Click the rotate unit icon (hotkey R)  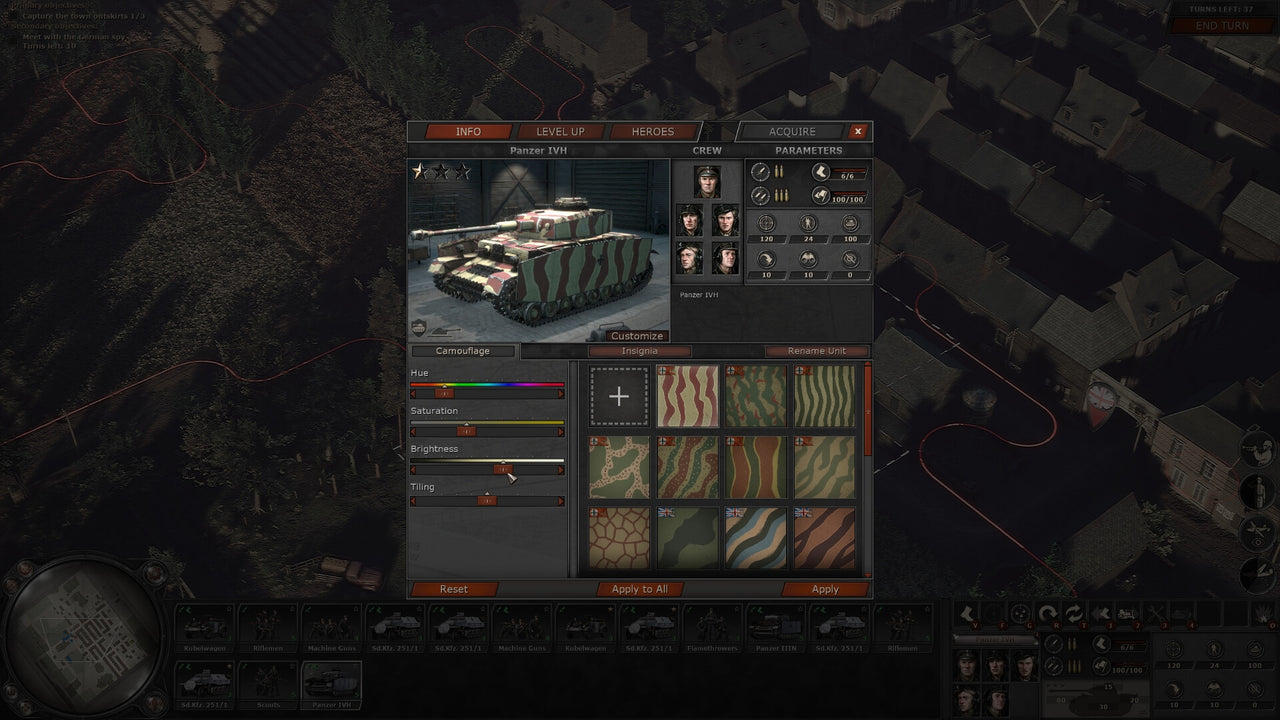point(1050,611)
